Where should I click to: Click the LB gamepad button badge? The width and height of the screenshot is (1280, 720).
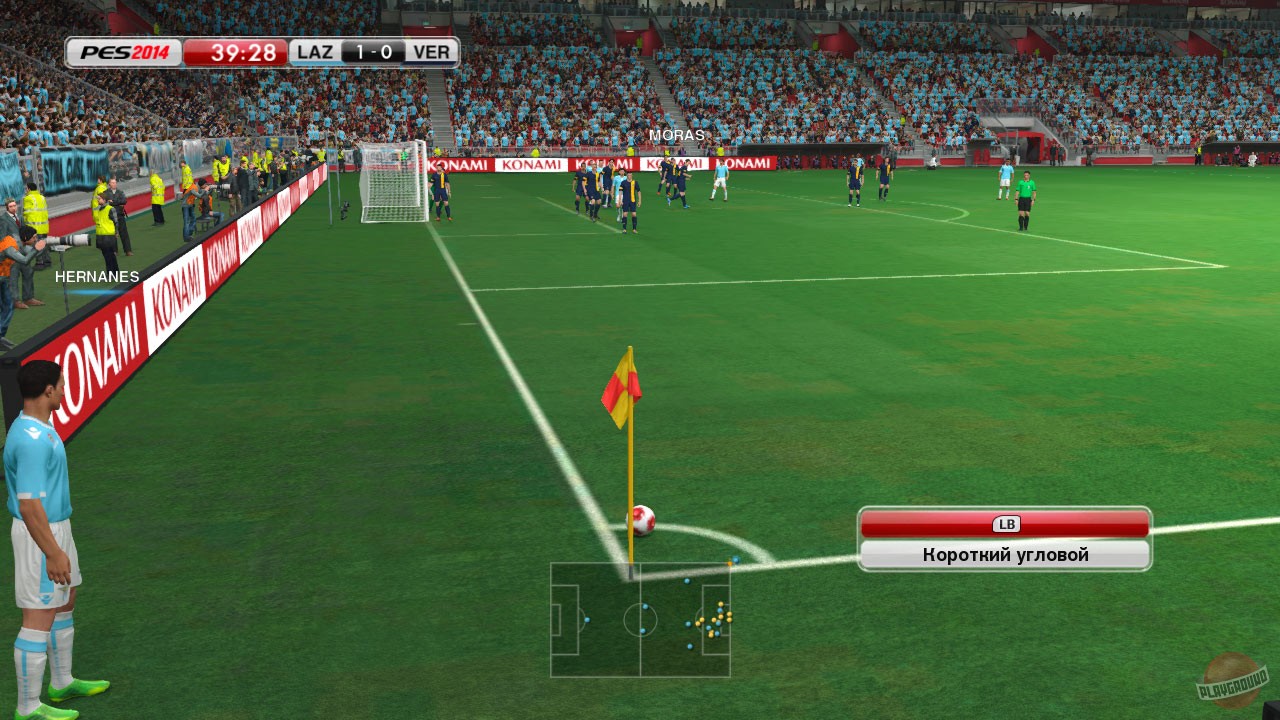click(1007, 523)
